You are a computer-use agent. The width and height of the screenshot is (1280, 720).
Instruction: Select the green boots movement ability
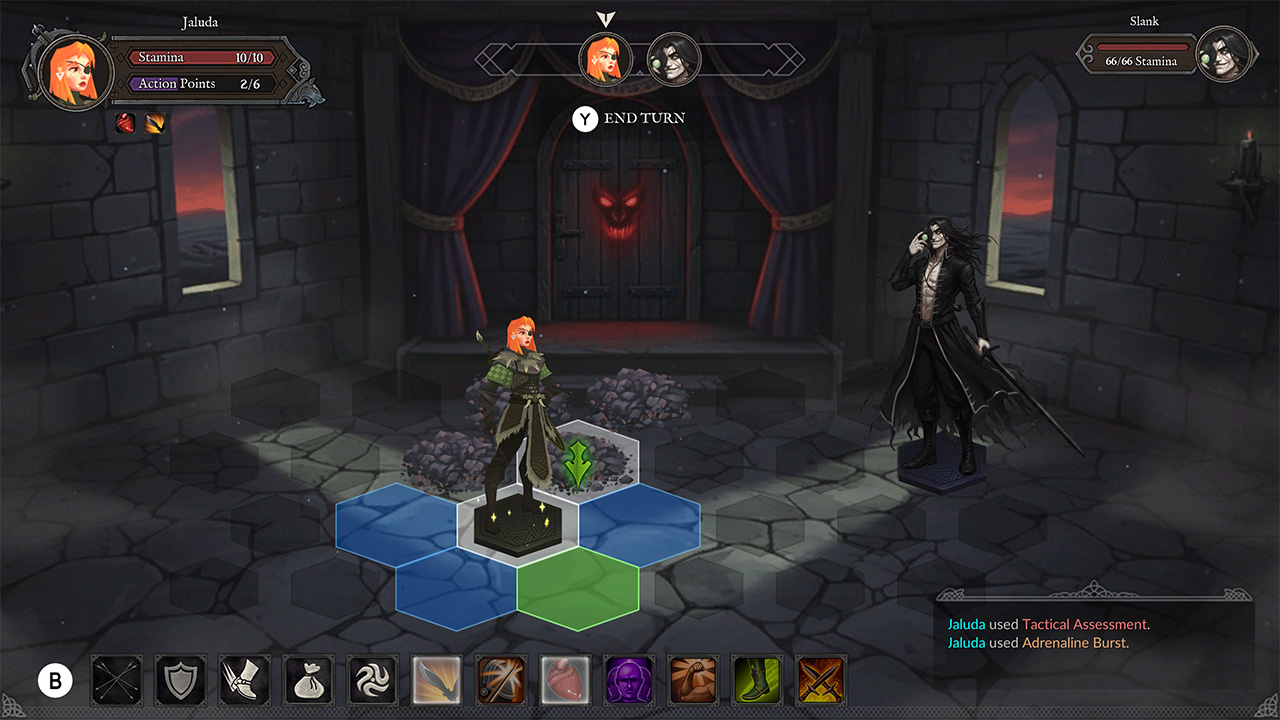pyautogui.click(x=756, y=680)
